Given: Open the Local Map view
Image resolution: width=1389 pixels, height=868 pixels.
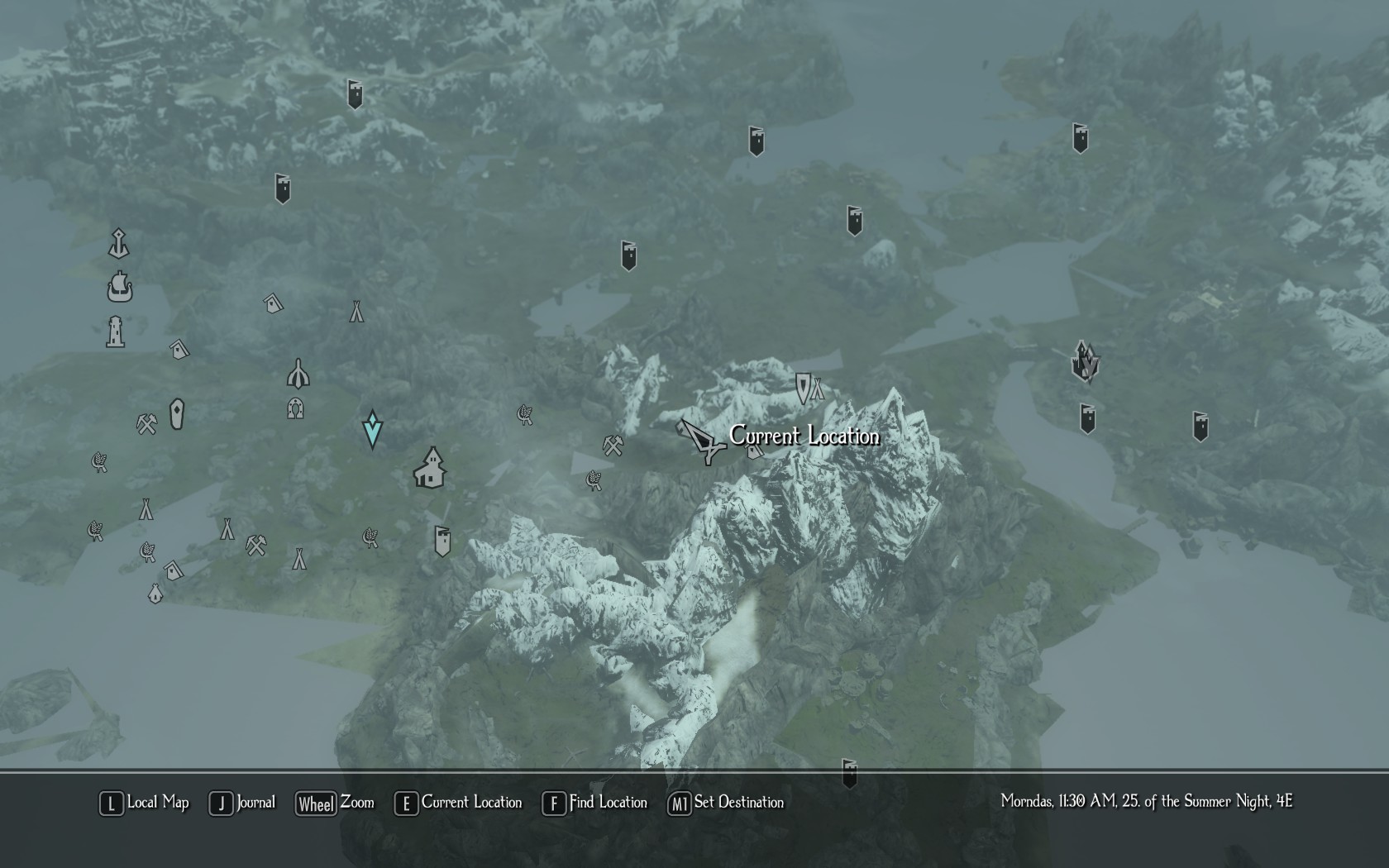Looking at the screenshot, I should 146,803.
